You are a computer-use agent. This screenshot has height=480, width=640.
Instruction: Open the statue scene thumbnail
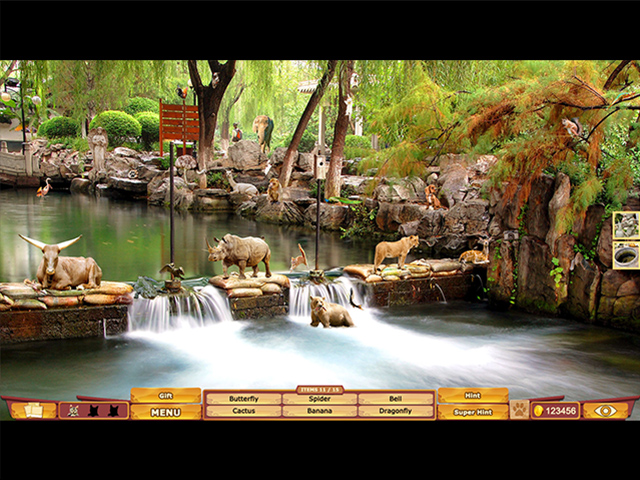tap(626, 225)
